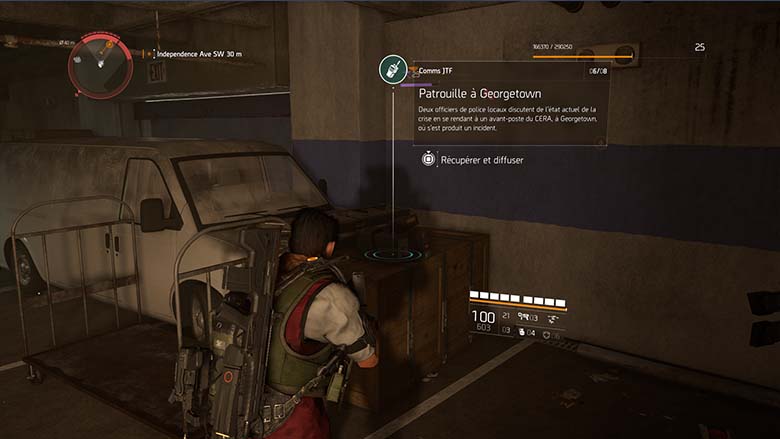Select the grenade count icon

(522, 333)
